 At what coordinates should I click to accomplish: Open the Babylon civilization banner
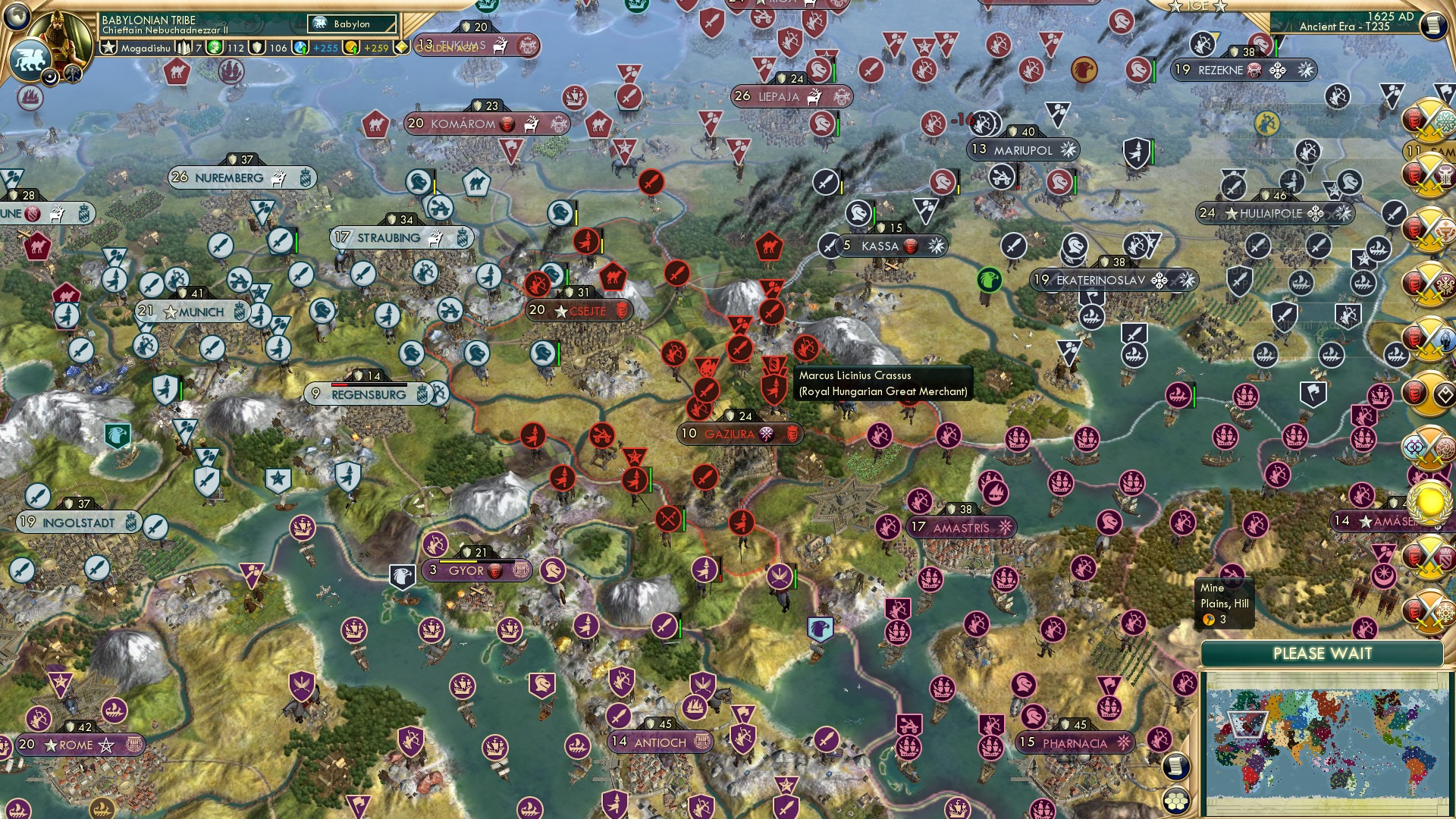click(350, 24)
